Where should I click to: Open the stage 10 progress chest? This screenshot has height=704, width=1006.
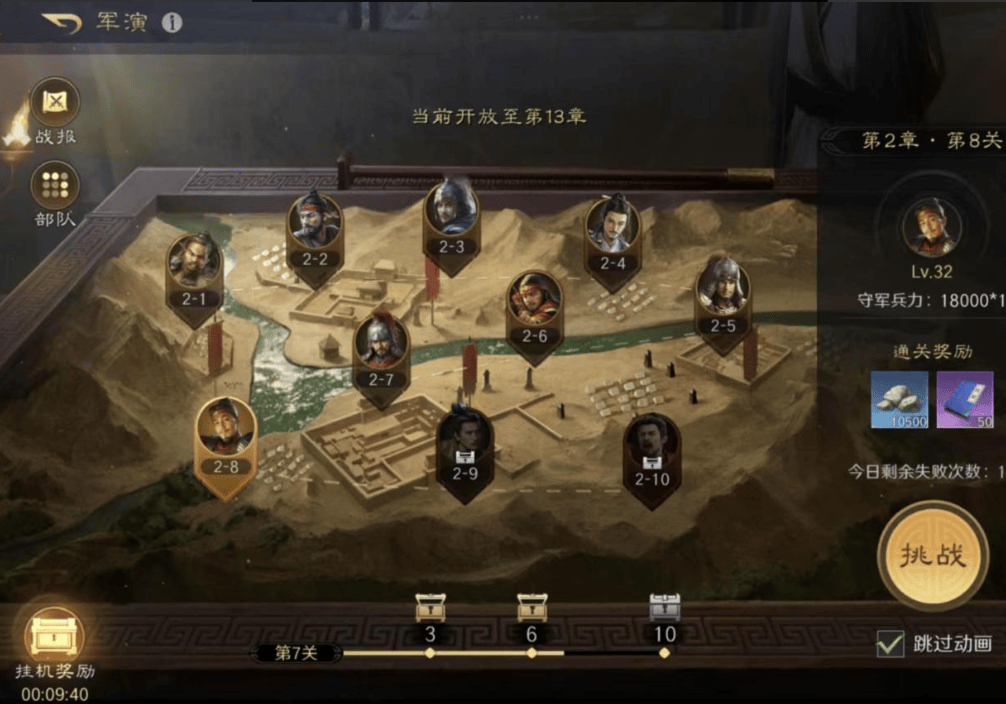click(x=664, y=608)
